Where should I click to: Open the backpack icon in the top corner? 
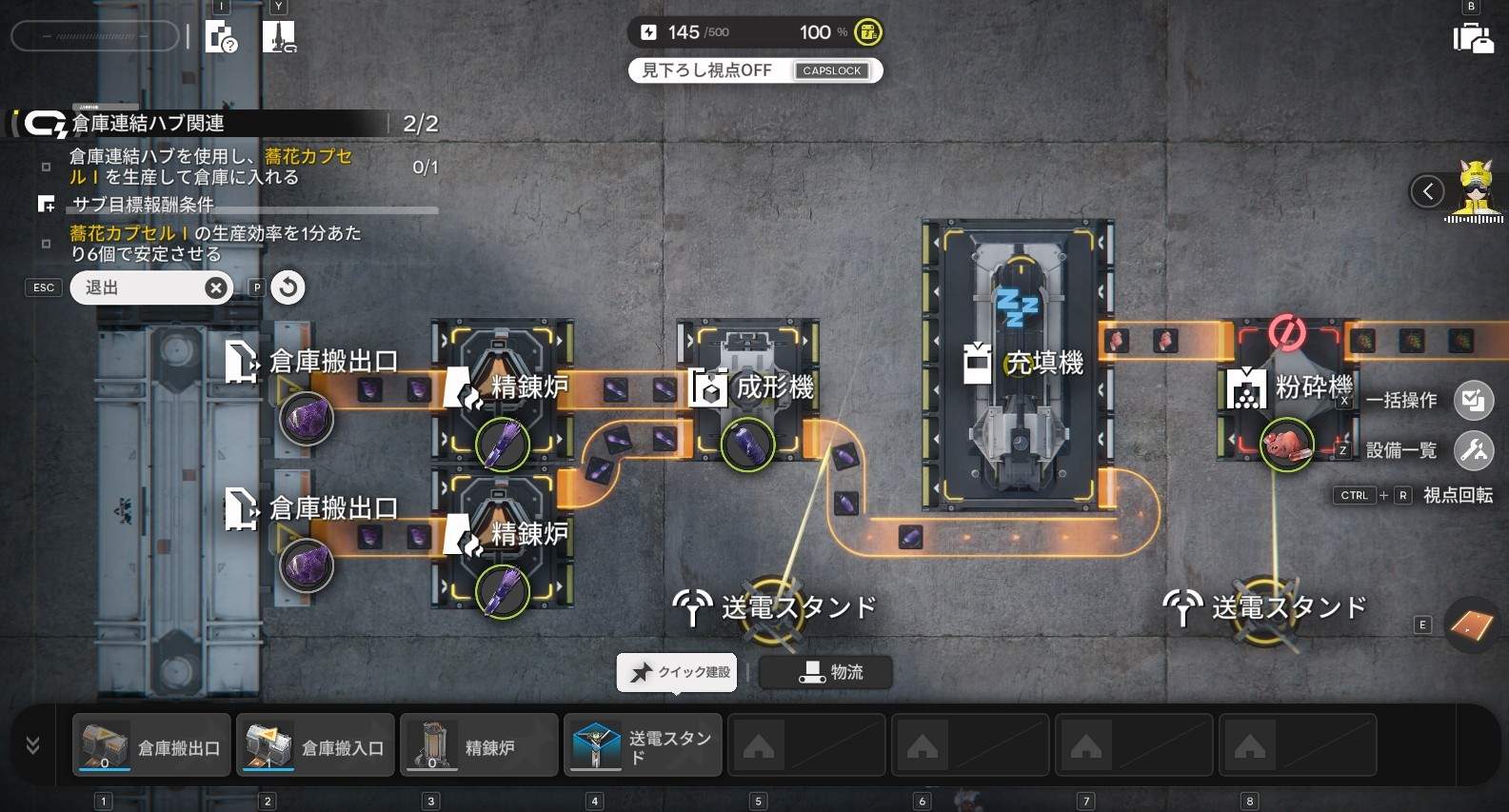pyautogui.click(x=1473, y=39)
